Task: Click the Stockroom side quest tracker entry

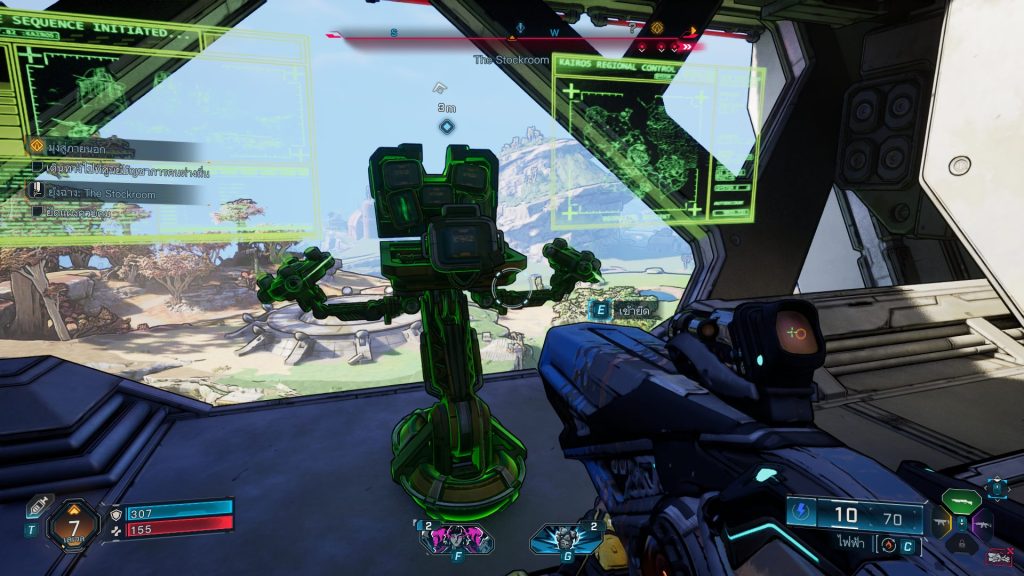Action: coord(90,193)
